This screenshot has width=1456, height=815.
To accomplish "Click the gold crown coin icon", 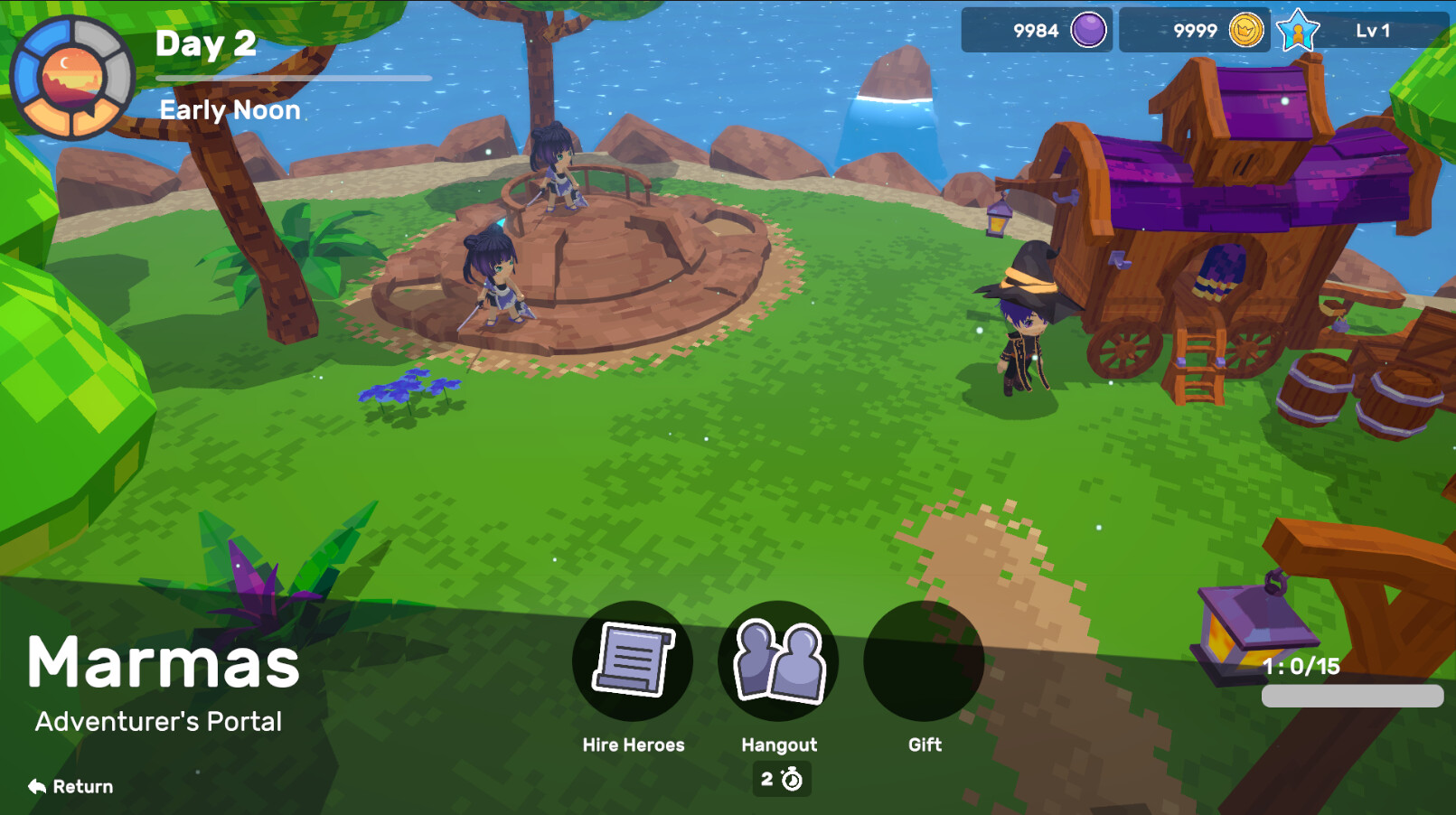I will 1245,30.
